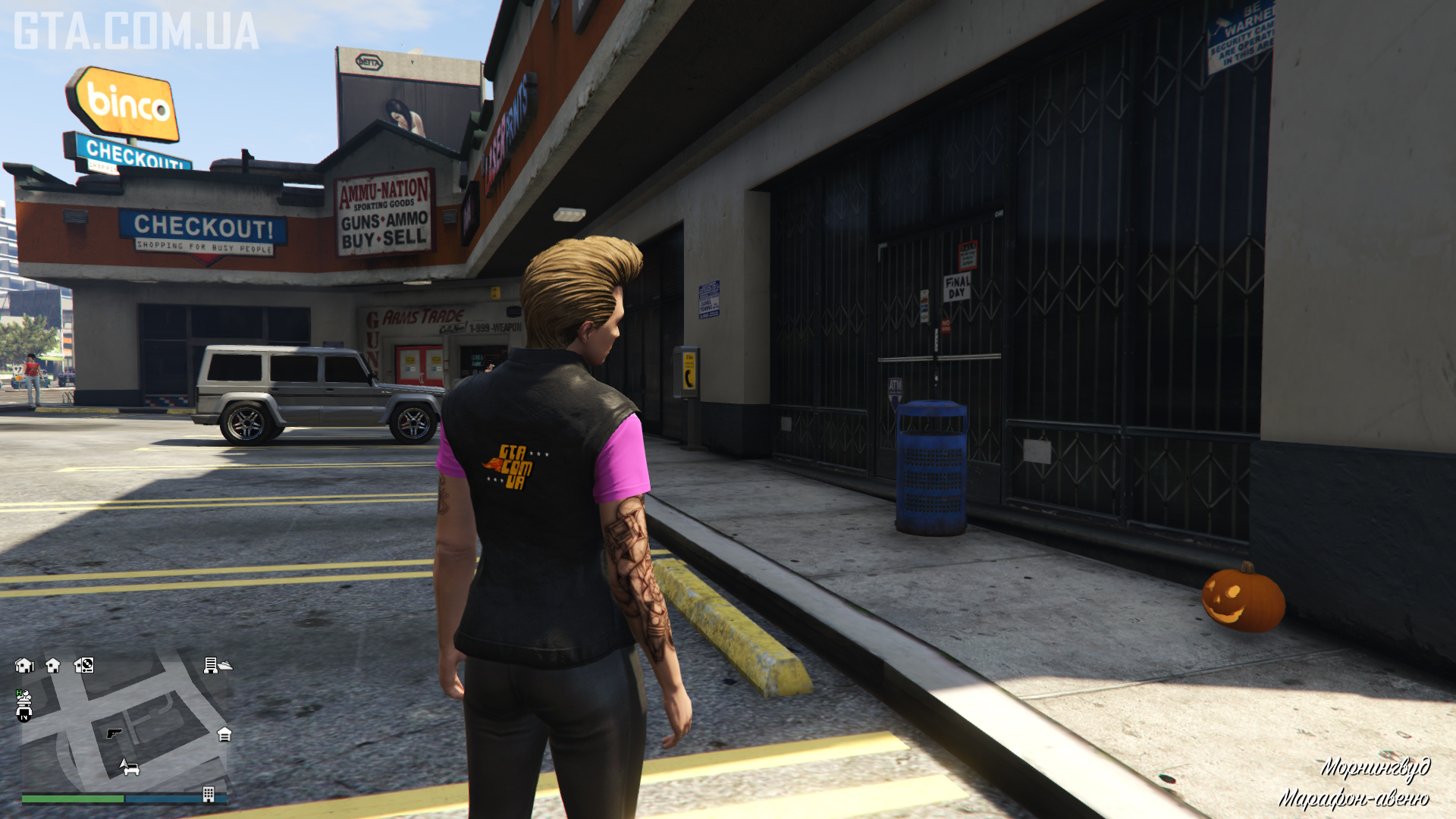Click the layered double-house property blip
Image resolution: width=1456 pixels, height=819 pixels.
24,665
